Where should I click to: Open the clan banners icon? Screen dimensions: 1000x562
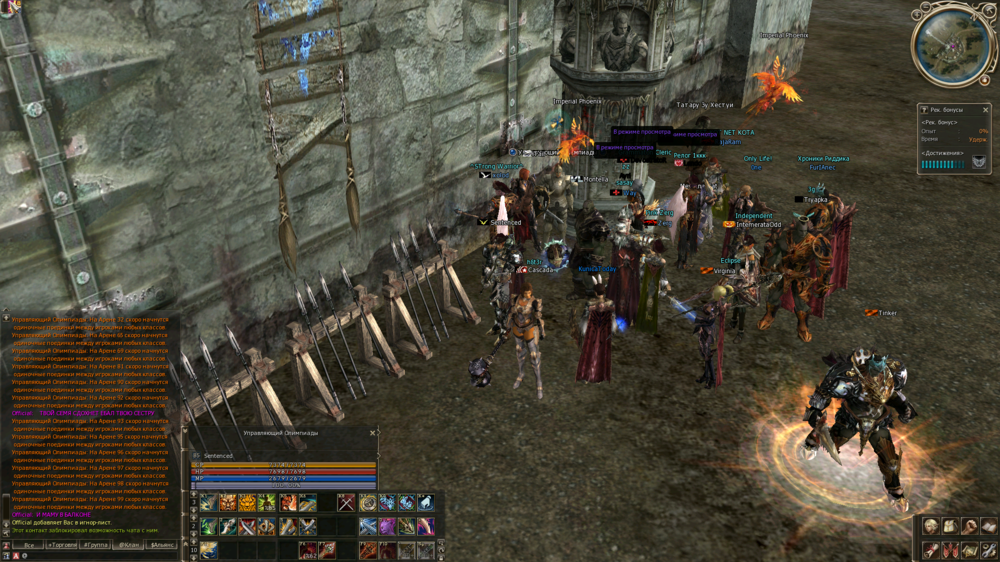950,550
